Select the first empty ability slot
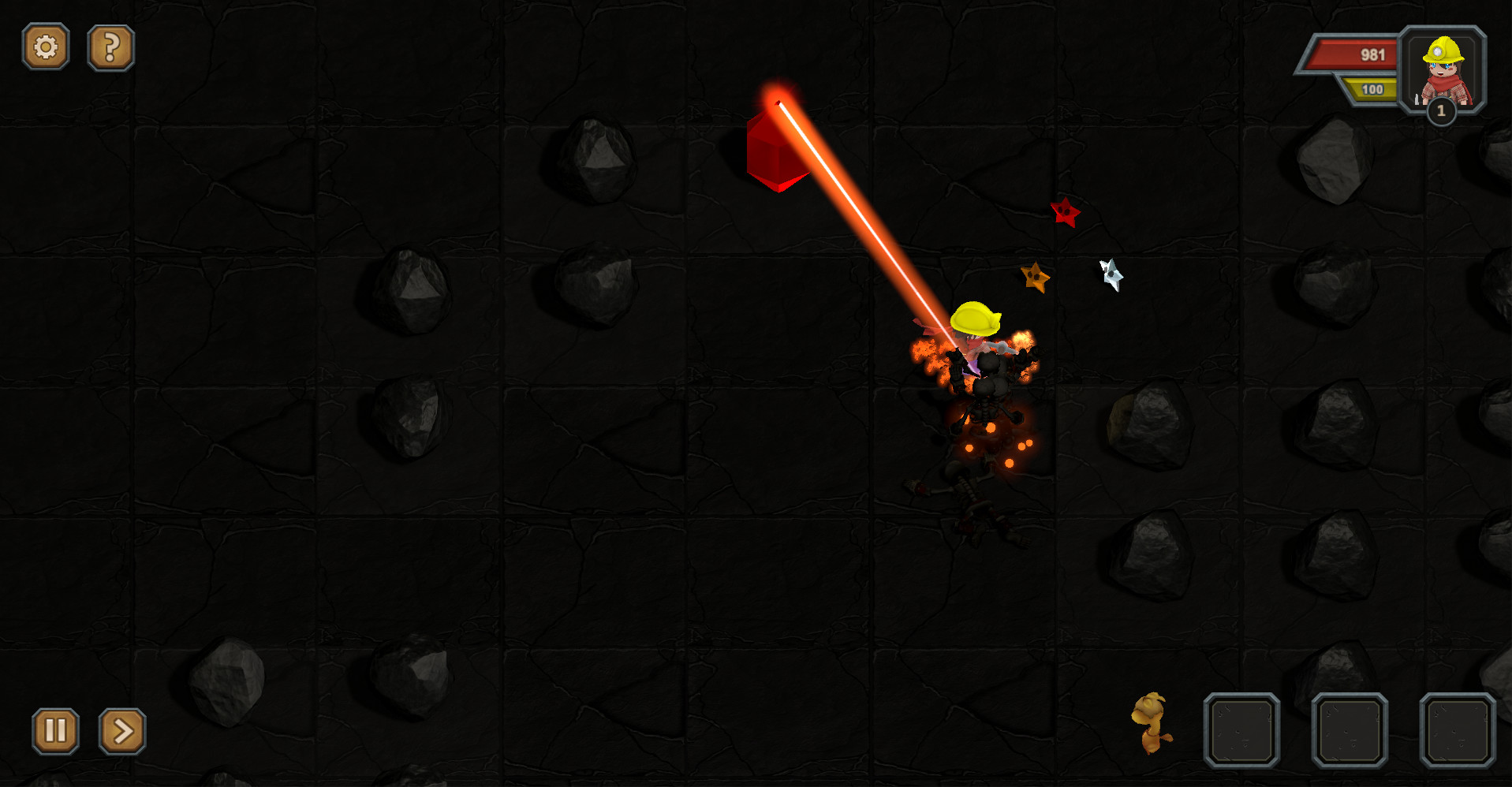The height and width of the screenshot is (787, 1512). coord(1242,731)
